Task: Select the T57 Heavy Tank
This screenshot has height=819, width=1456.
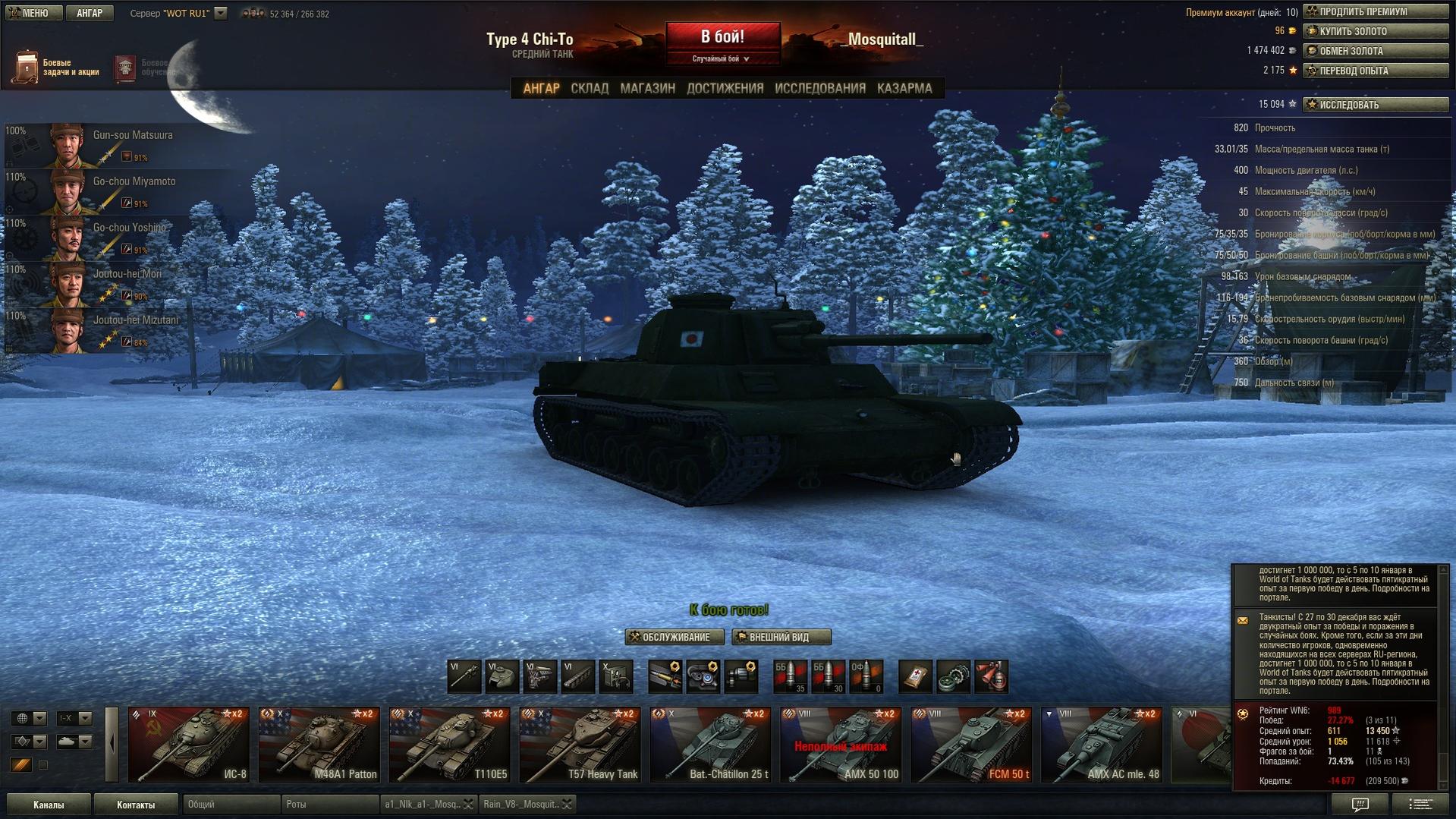Action: (580, 745)
